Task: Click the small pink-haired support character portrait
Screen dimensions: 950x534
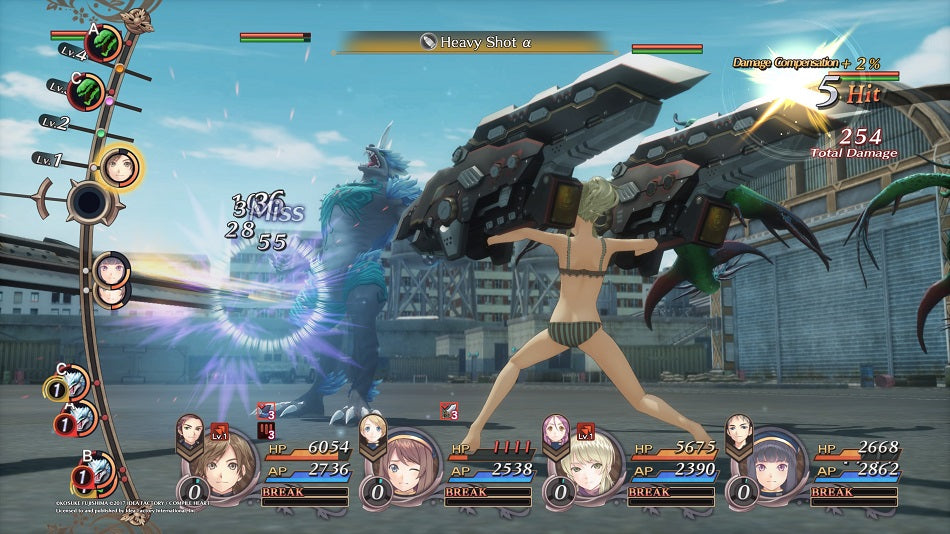Action: (x=556, y=430)
